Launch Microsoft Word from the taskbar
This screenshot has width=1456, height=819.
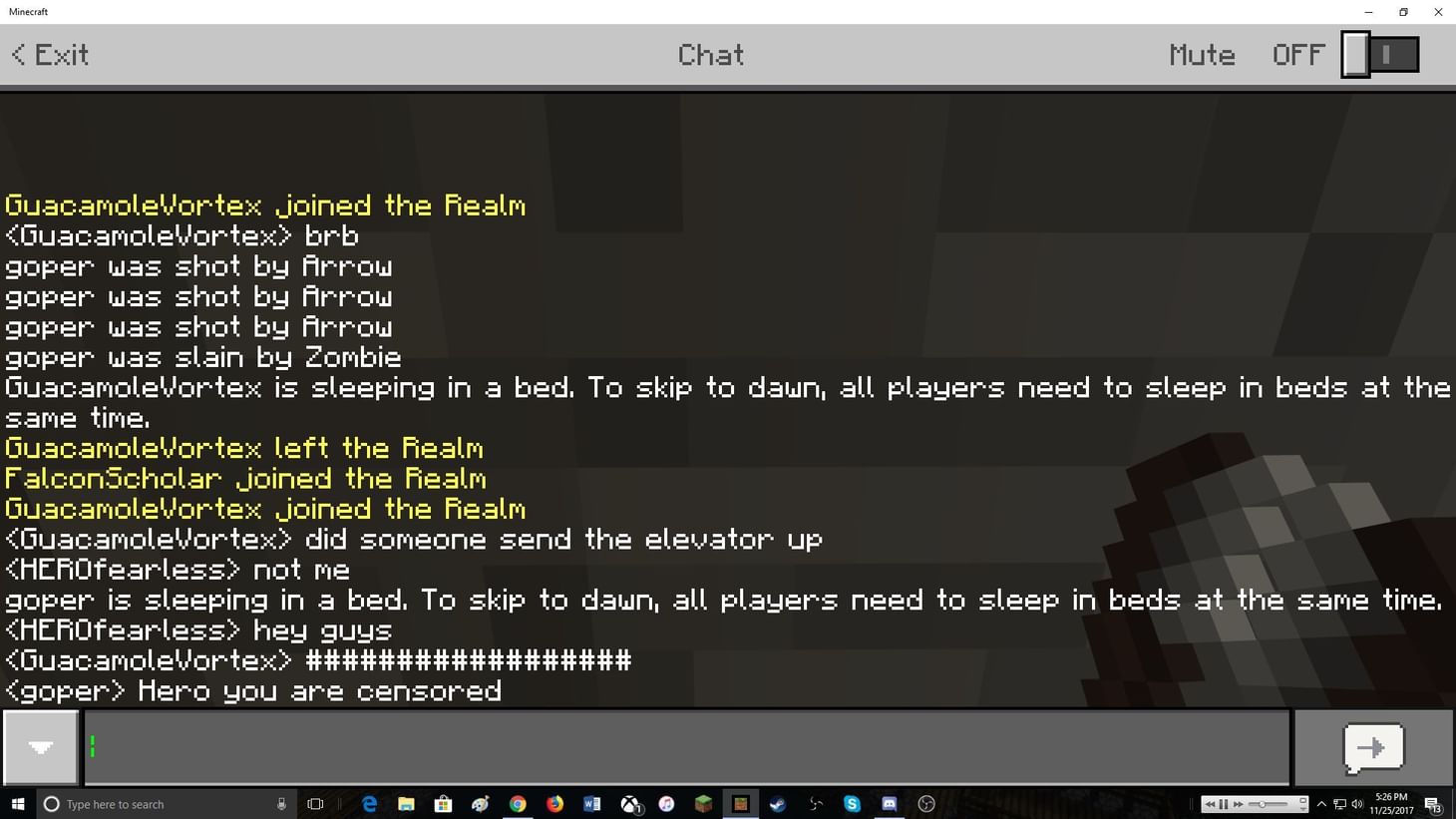[x=592, y=804]
